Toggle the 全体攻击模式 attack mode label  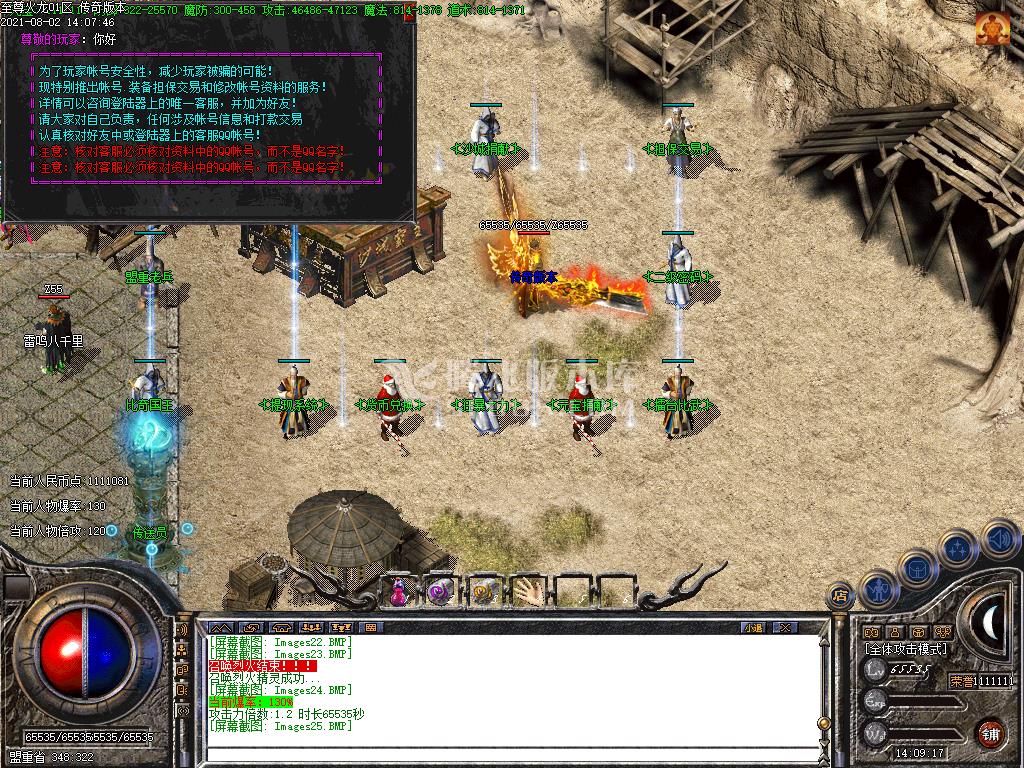coord(906,648)
